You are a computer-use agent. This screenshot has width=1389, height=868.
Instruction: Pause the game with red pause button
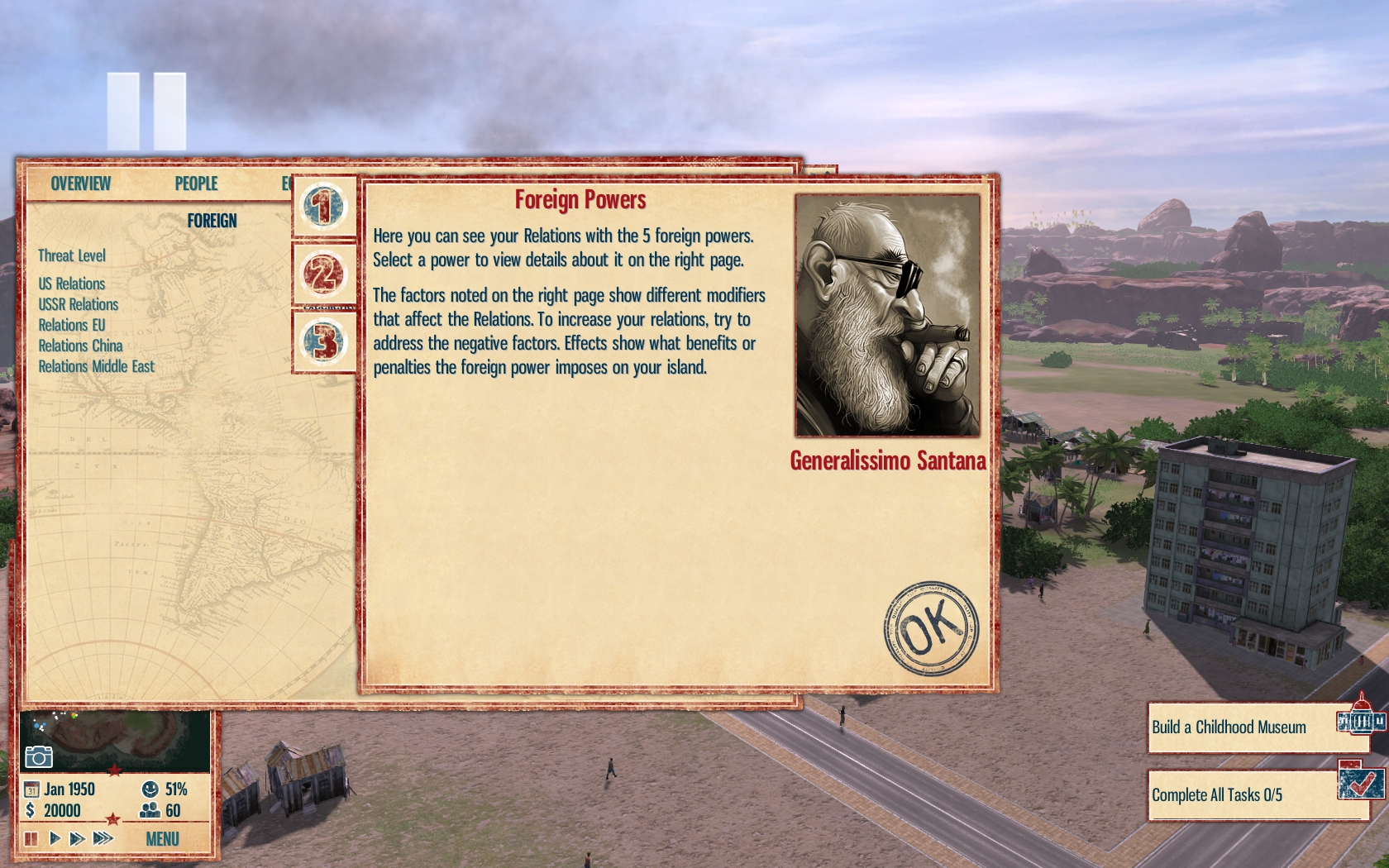click(31, 839)
